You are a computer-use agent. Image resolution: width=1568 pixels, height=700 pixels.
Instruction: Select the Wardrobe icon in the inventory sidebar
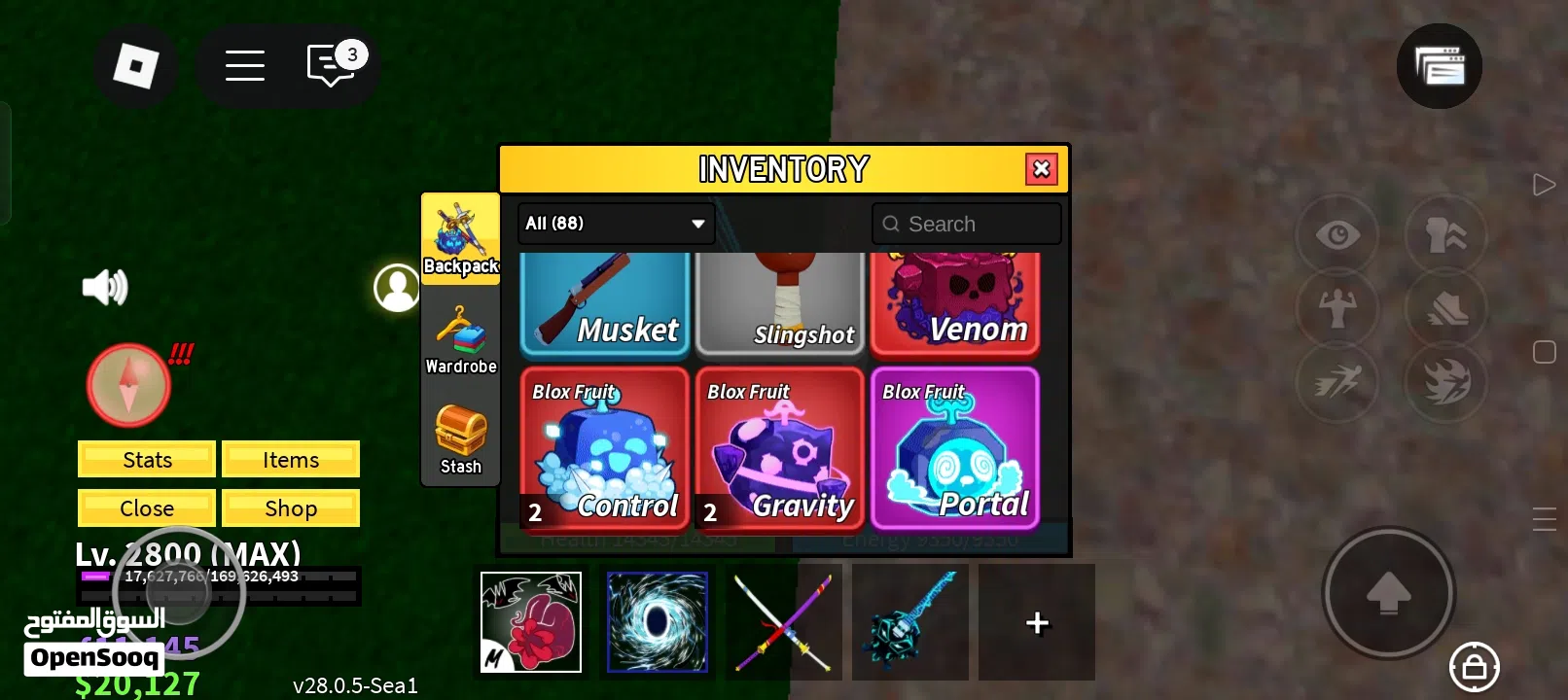coord(459,337)
